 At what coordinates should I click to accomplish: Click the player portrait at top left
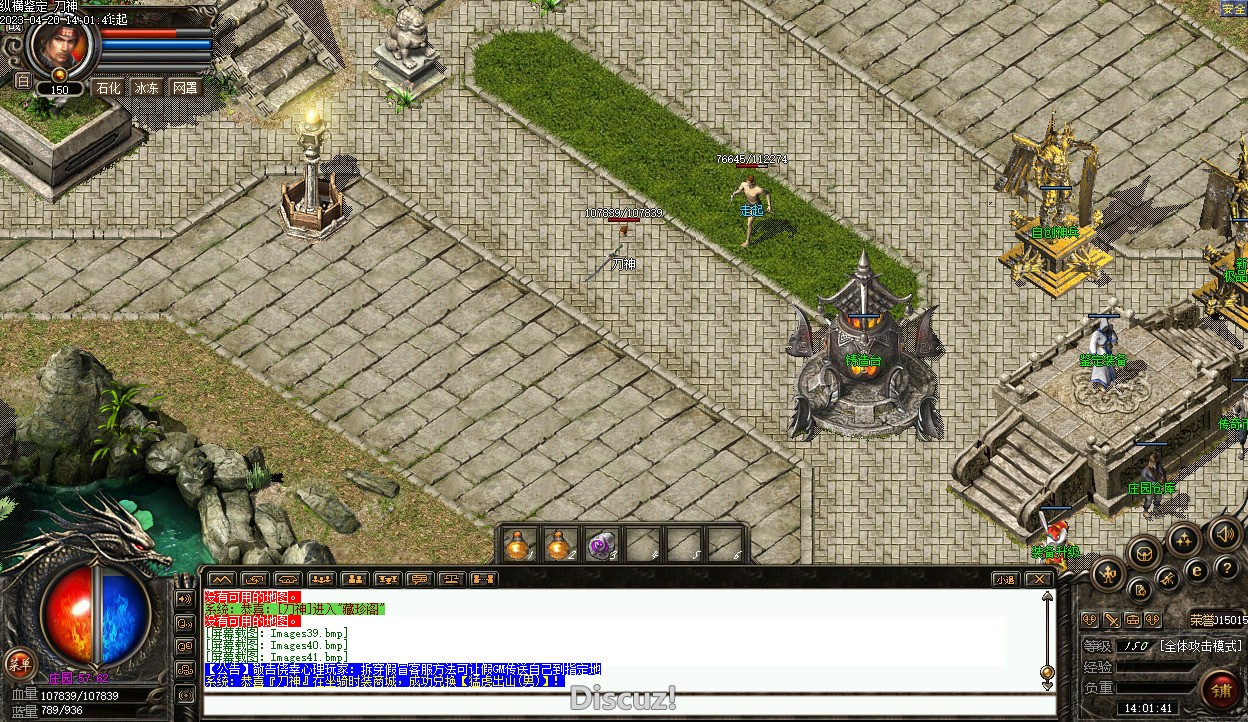(62, 44)
